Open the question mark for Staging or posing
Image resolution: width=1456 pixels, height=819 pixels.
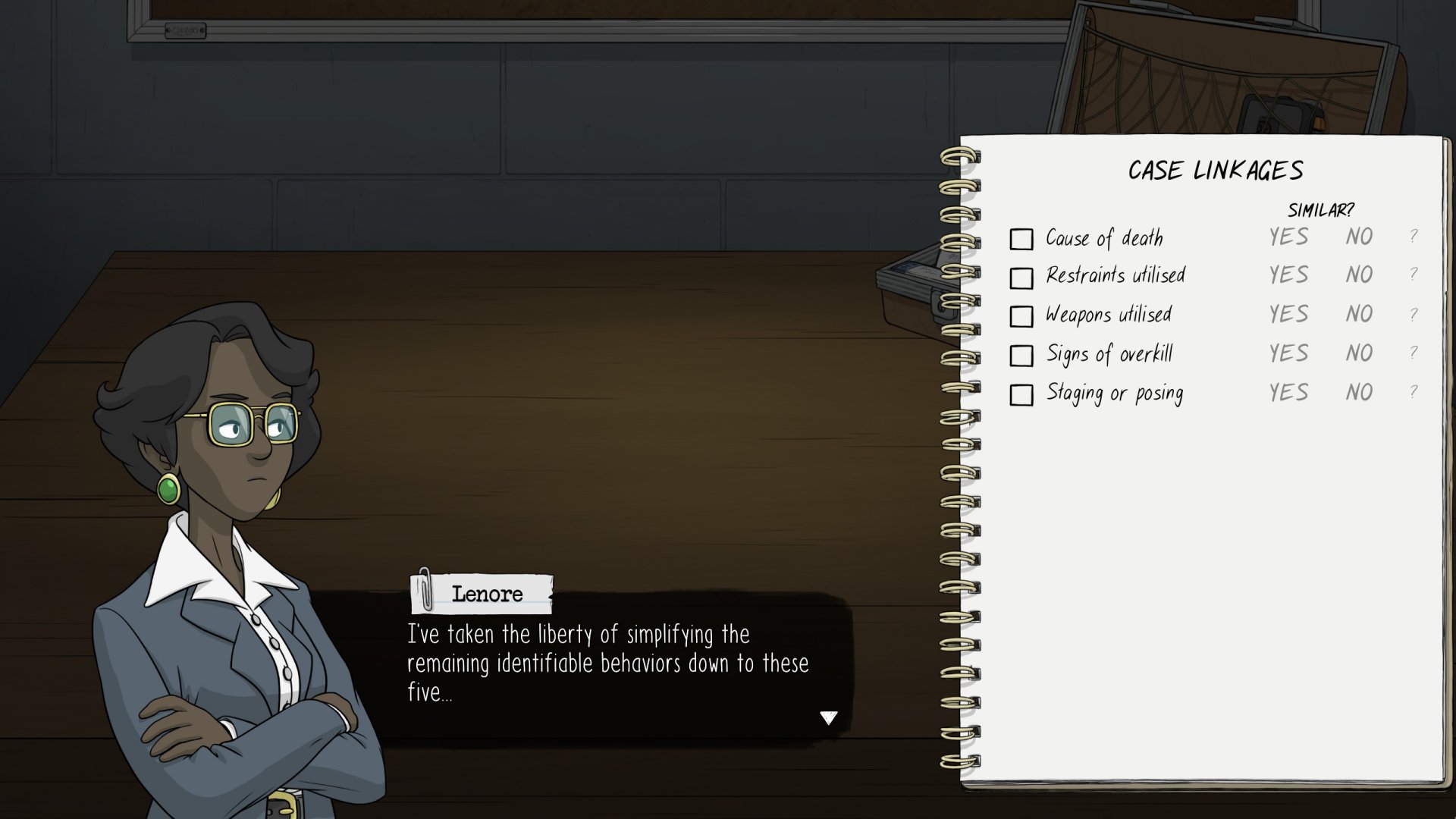tap(1414, 392)
